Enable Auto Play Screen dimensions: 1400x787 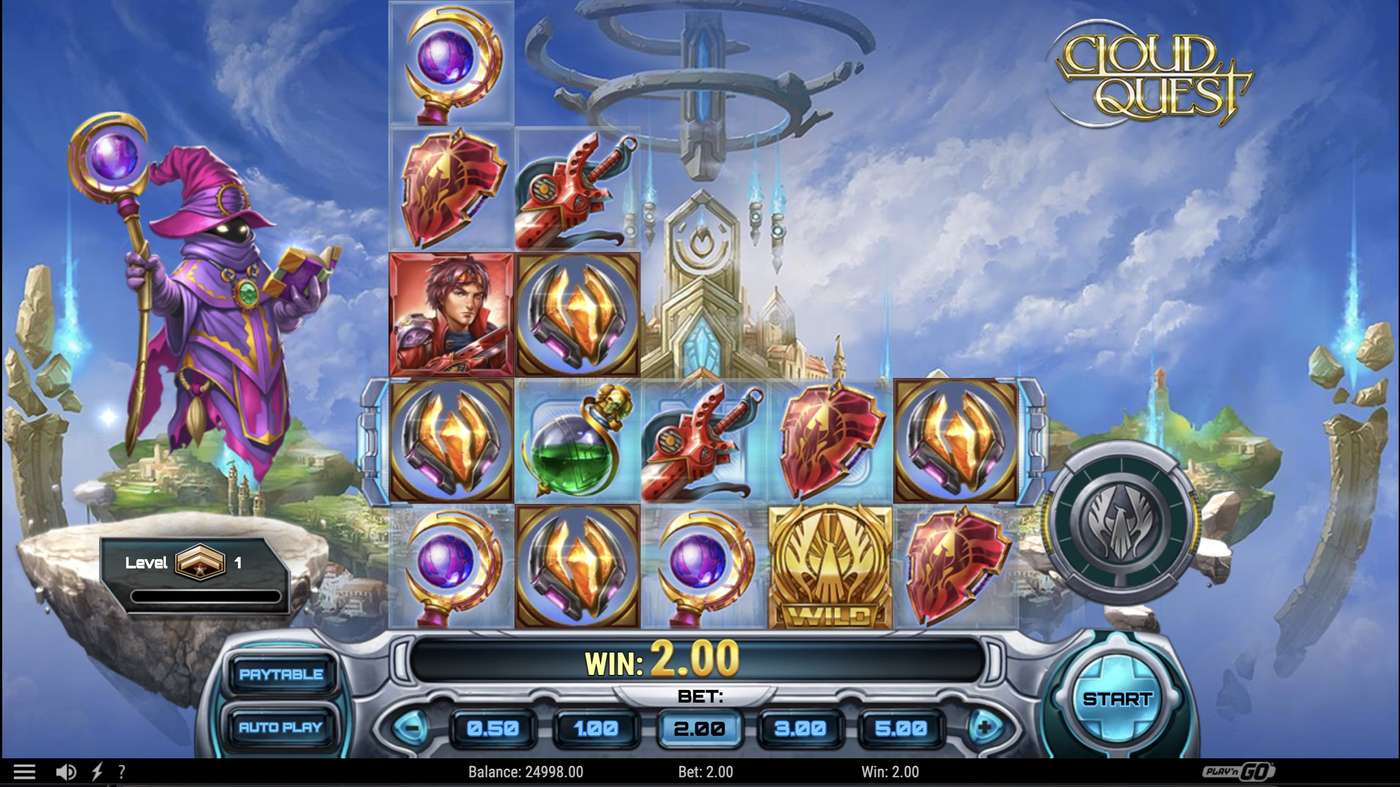coord(281,728)
